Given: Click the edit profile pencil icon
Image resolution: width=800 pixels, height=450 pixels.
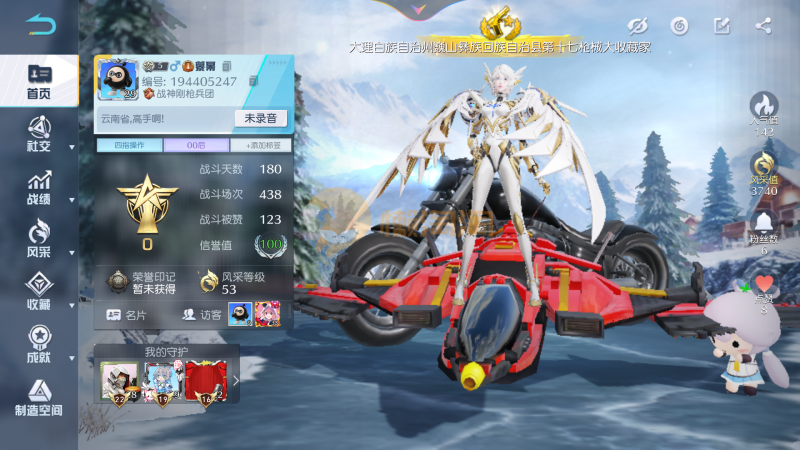Looking at the screenshot, I should click(721, 25).
